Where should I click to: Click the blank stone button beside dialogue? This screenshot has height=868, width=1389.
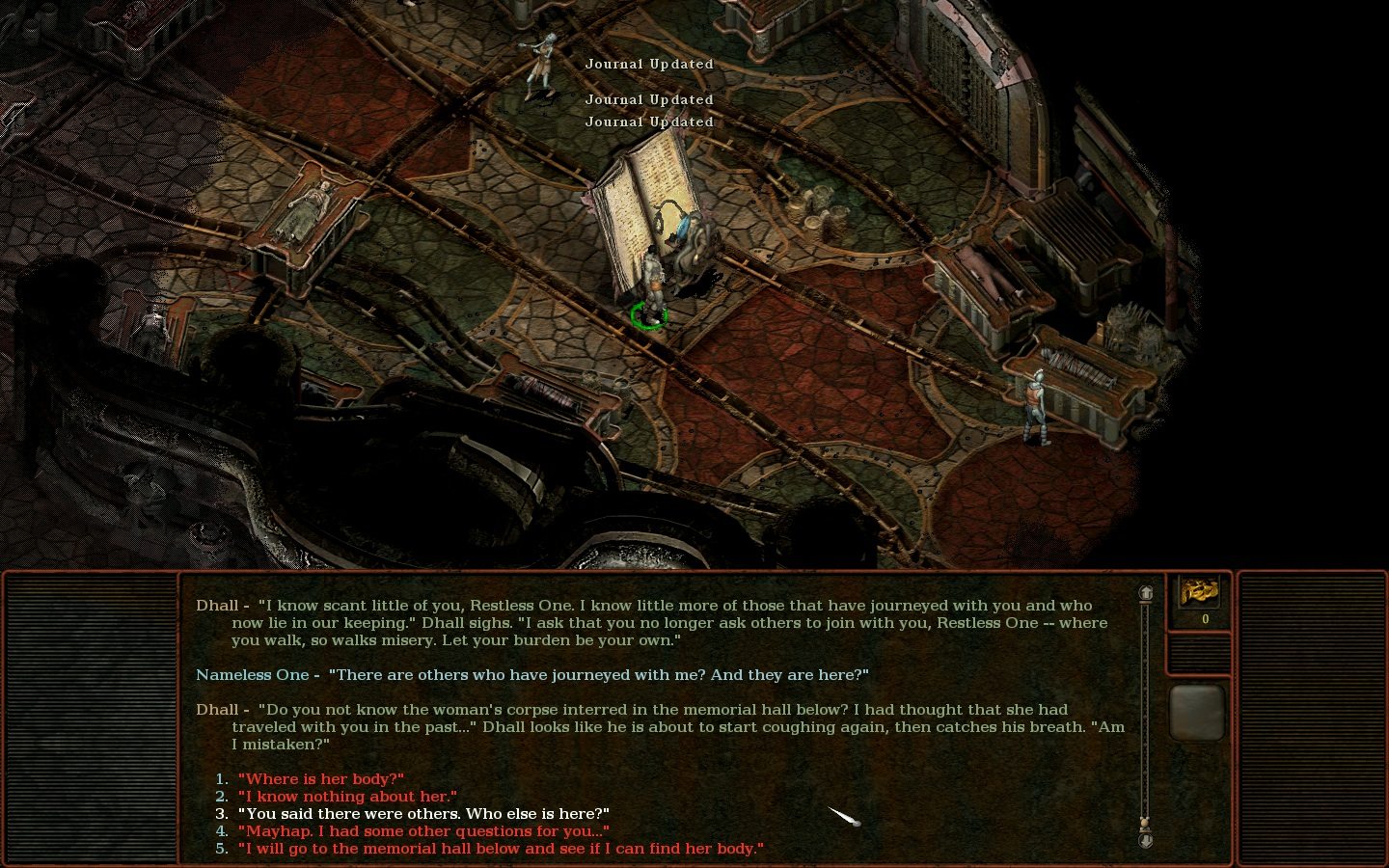1197,712
